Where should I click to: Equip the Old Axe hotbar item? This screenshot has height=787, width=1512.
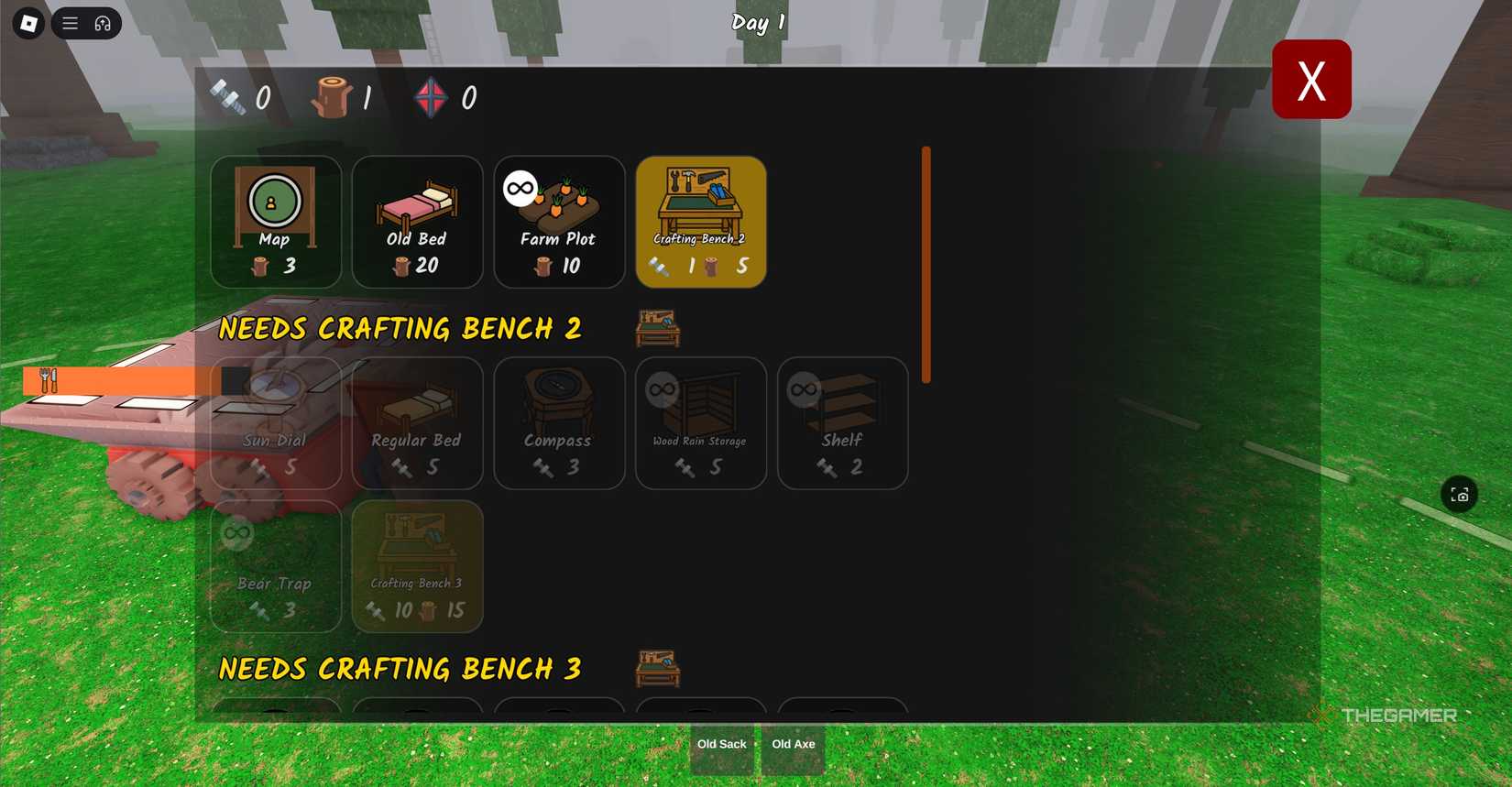click(x=793, y=744)
